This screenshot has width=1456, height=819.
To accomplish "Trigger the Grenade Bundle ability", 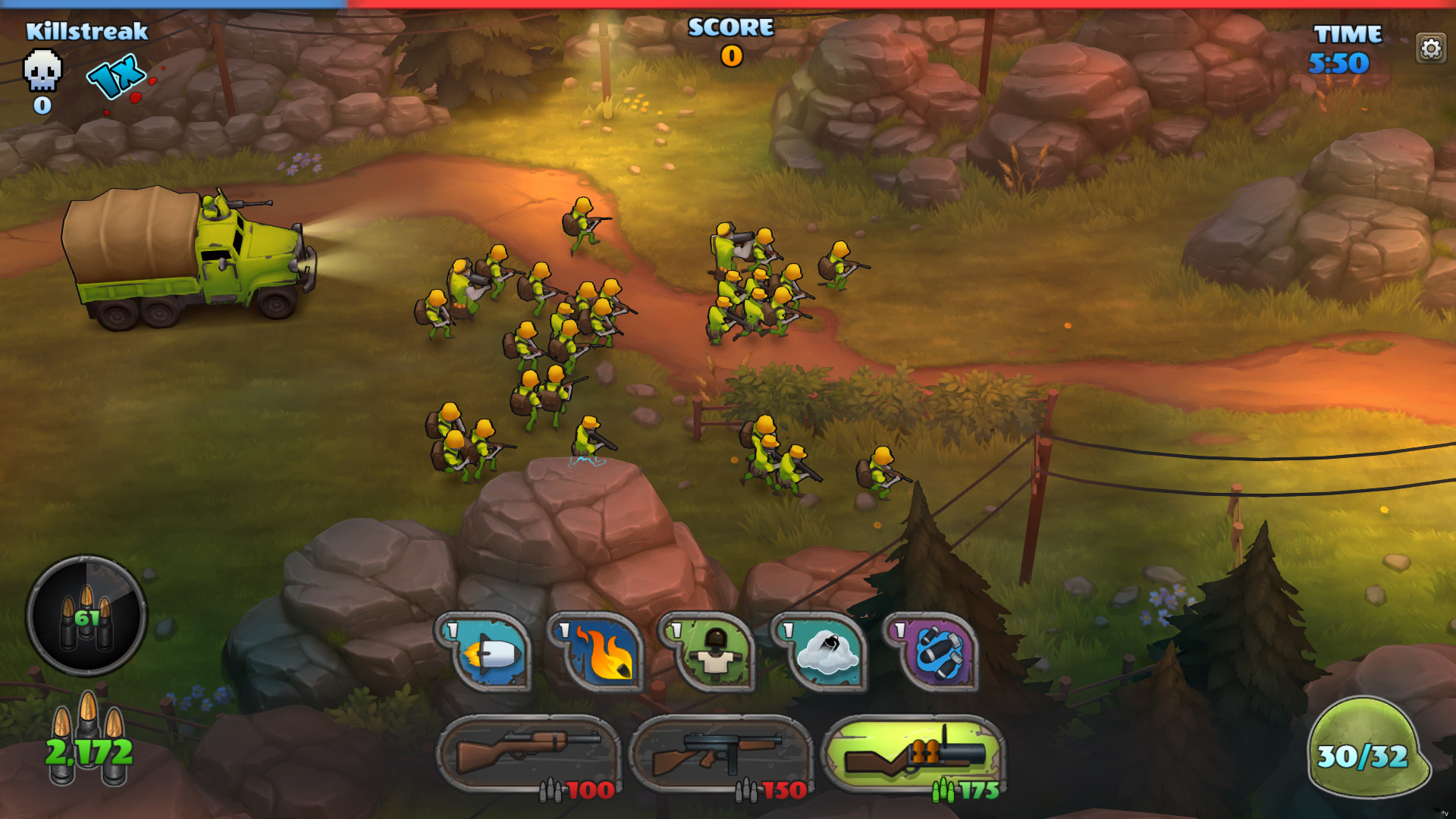I will [x=938, y=654].
